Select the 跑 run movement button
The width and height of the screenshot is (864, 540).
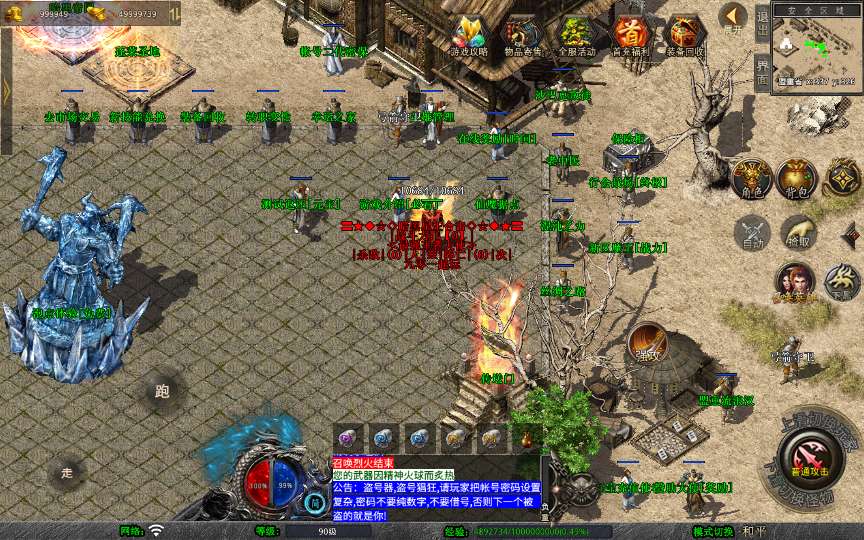162,391
